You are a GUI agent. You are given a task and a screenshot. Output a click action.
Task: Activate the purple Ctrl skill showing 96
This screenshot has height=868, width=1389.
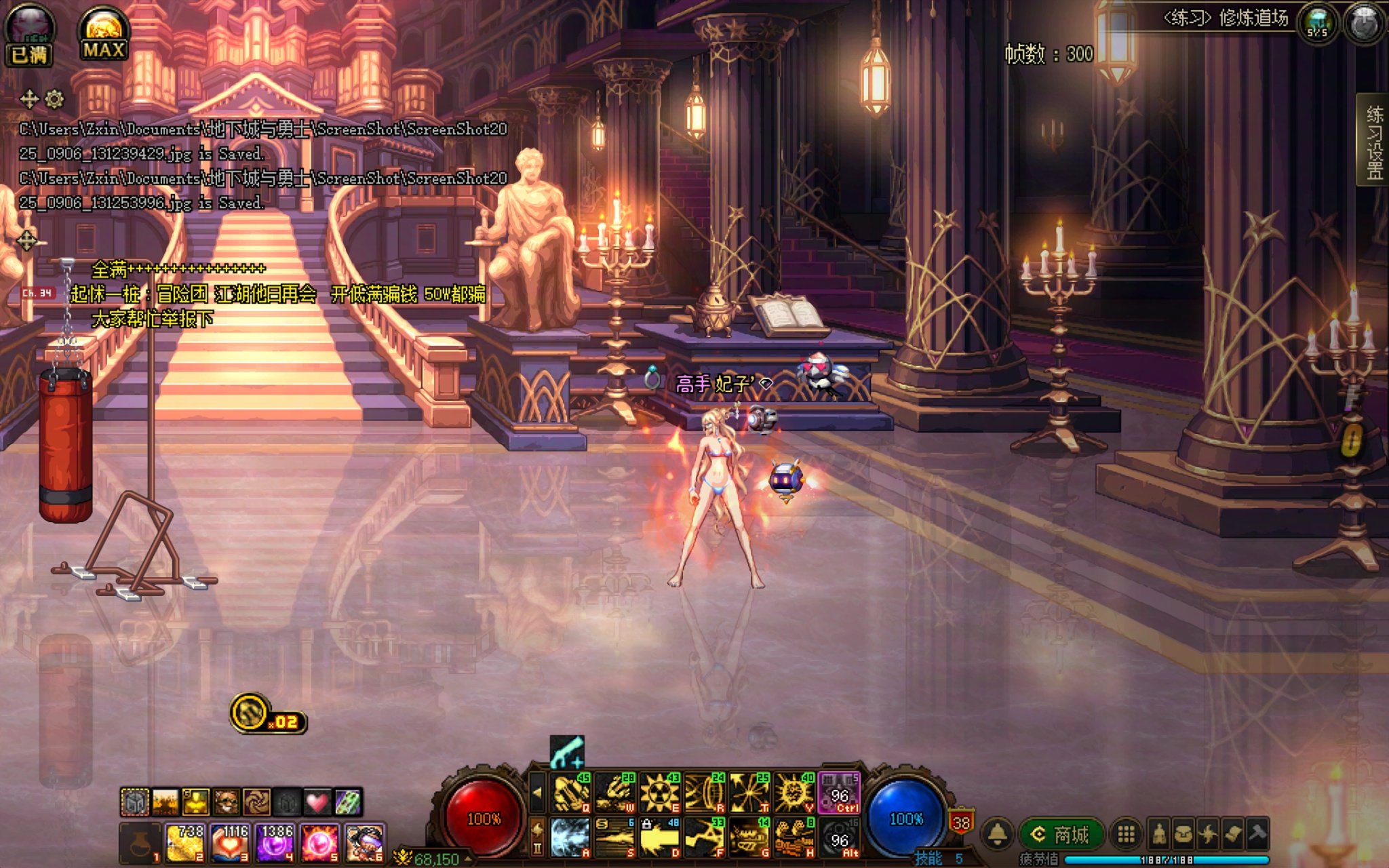pos(840,793)
